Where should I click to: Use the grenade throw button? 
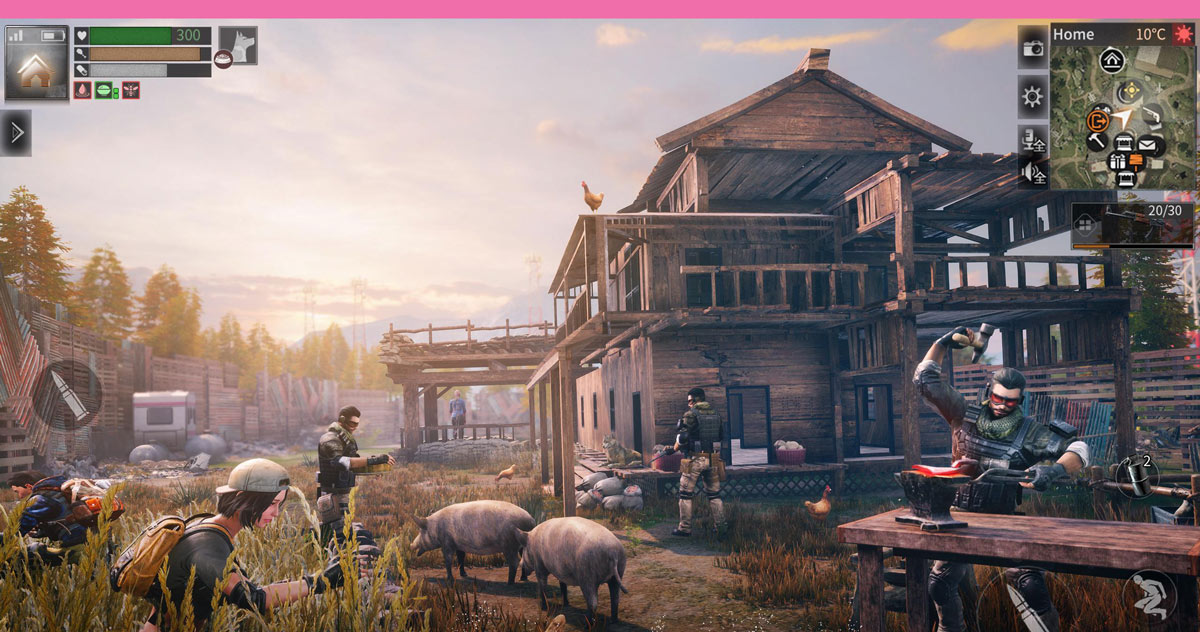click(x=1135, y=475)
